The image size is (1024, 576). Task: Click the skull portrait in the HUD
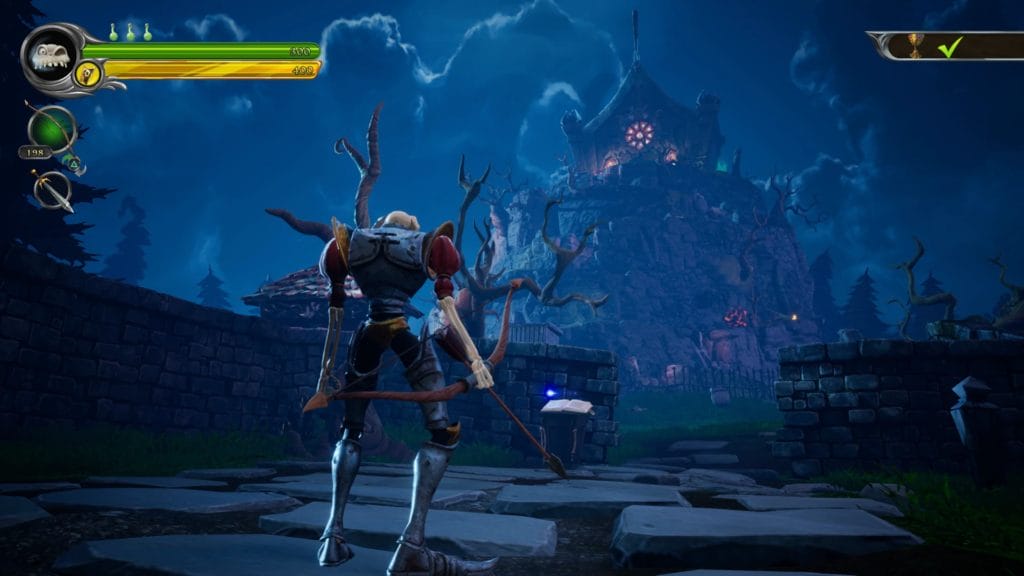(x=49, y=55)
